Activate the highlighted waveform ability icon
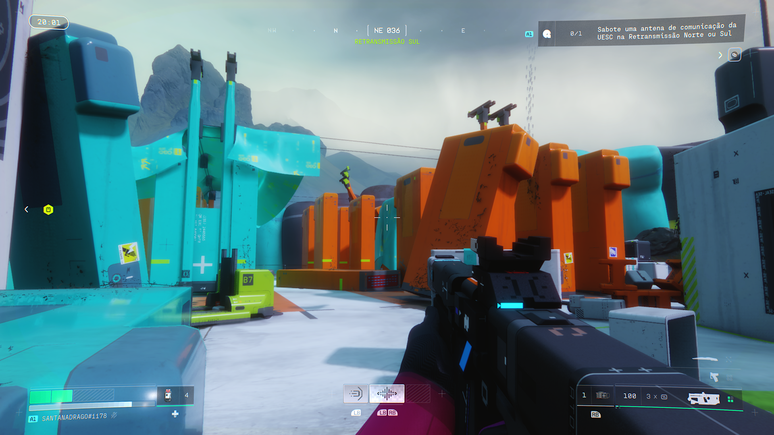 tap(387, 394)
